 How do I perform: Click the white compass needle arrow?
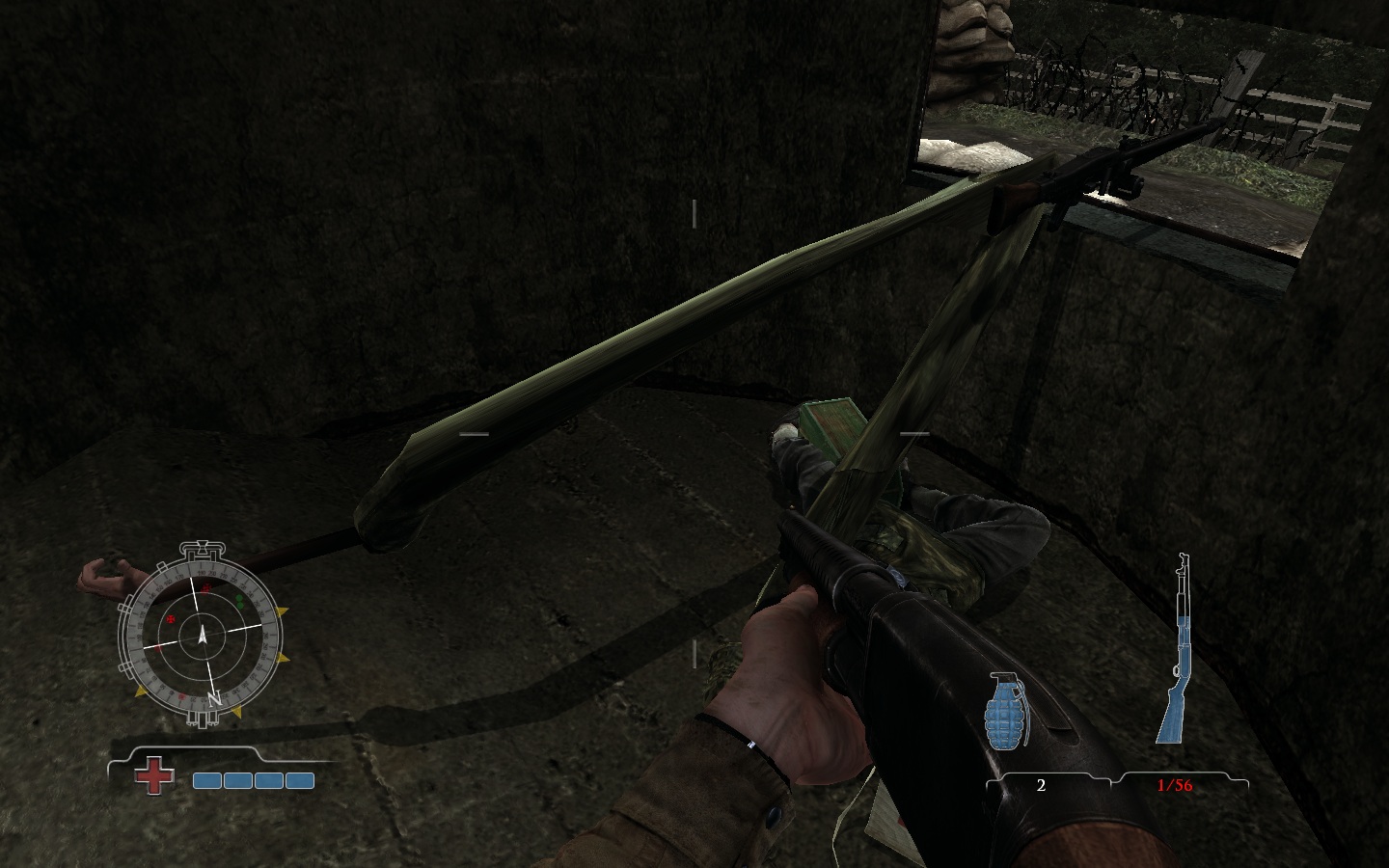[202, 635]
